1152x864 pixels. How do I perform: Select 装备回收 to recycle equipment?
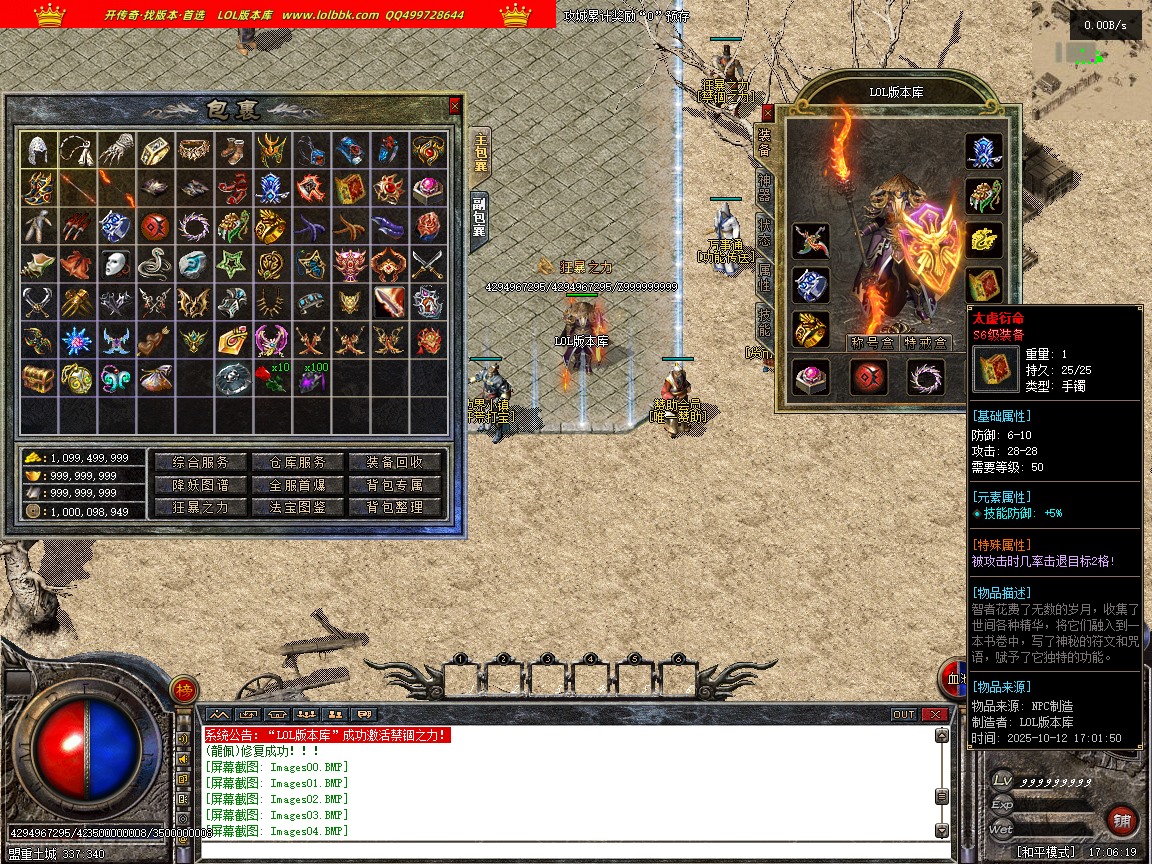click(x=395, y=462)
